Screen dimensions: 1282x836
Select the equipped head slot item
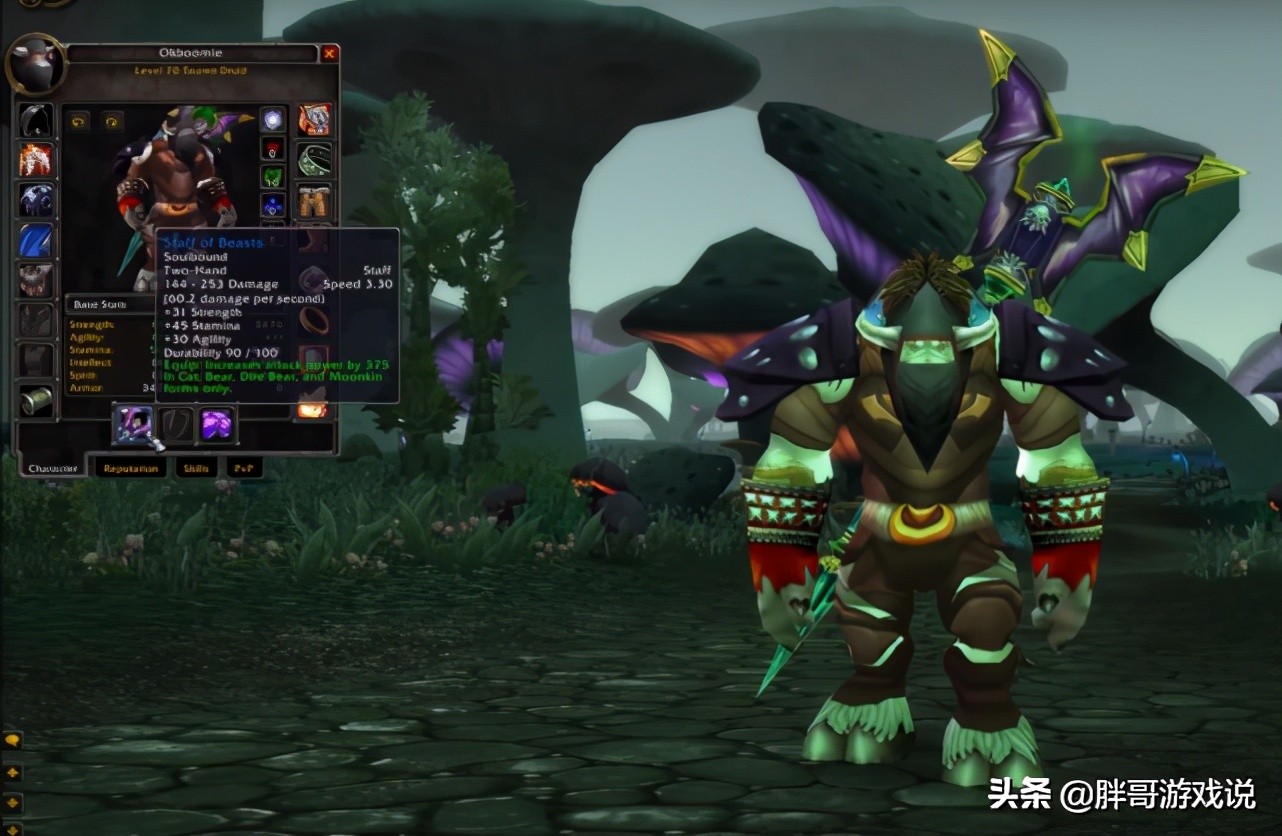tap(37, 121)
